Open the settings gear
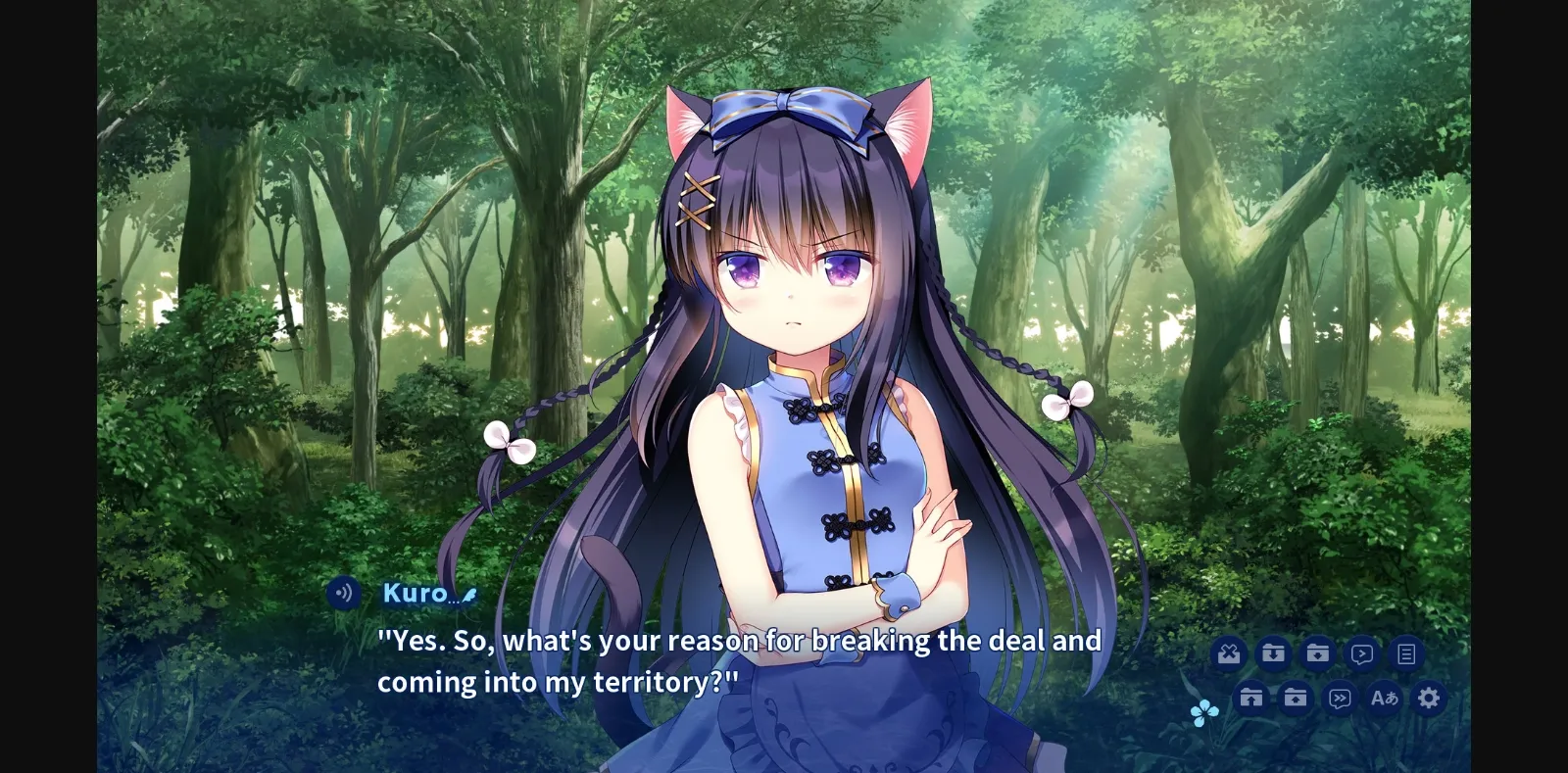 pos(1430,698)
